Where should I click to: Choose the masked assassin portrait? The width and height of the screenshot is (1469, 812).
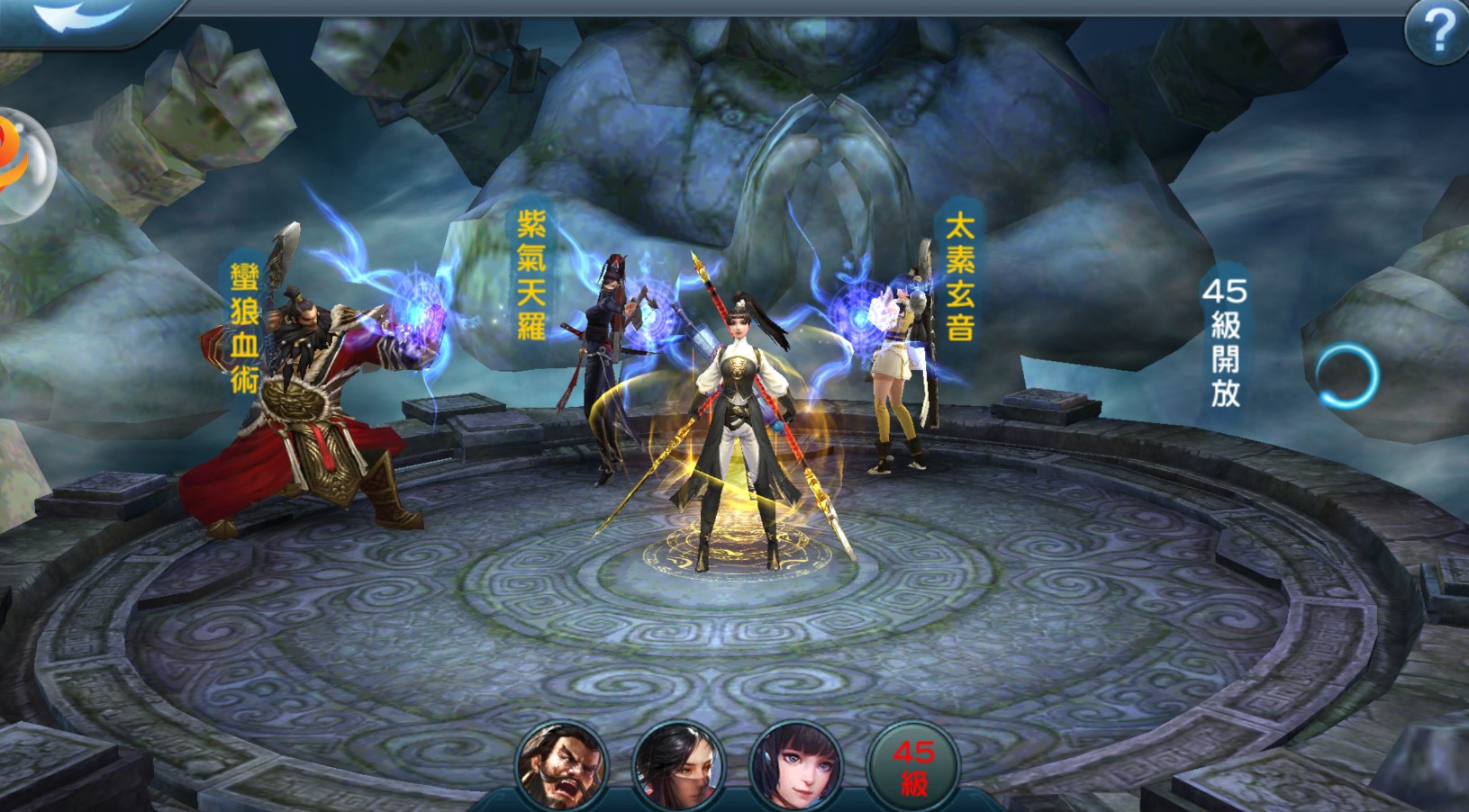[678, 767]
